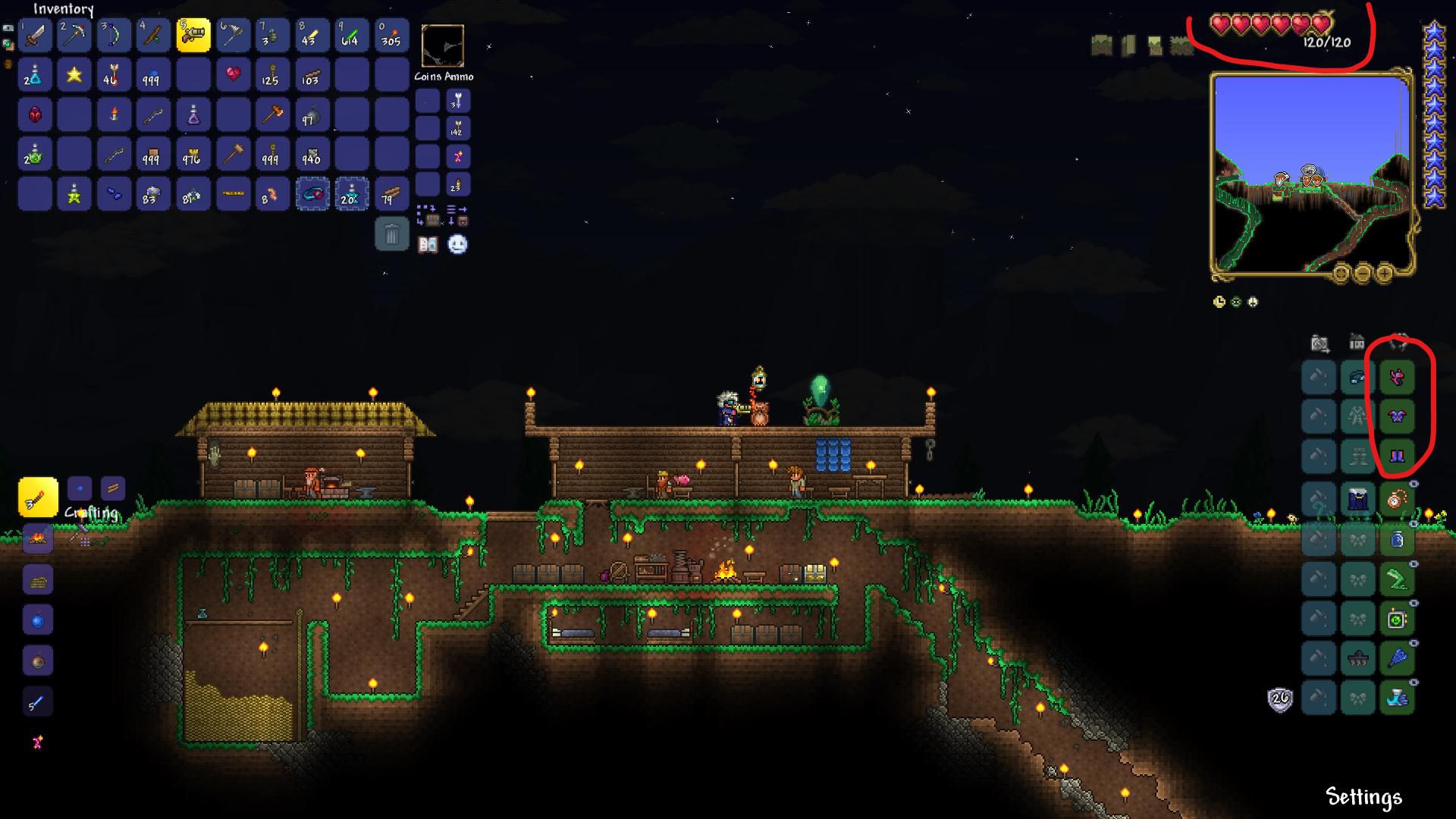1456x819 pixels.
Task: Select the sword in hotbar slot 1
Action: pos(34,35)
